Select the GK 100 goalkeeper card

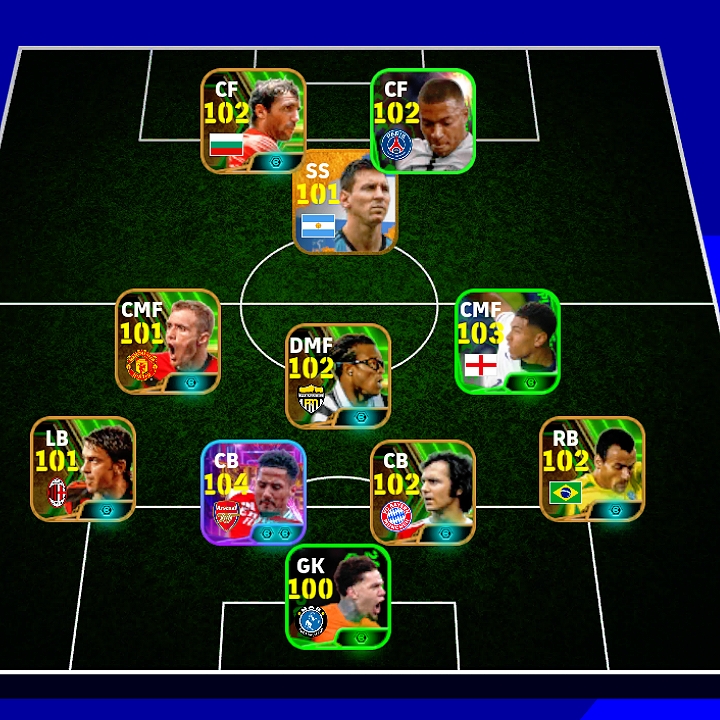point(338,596)
